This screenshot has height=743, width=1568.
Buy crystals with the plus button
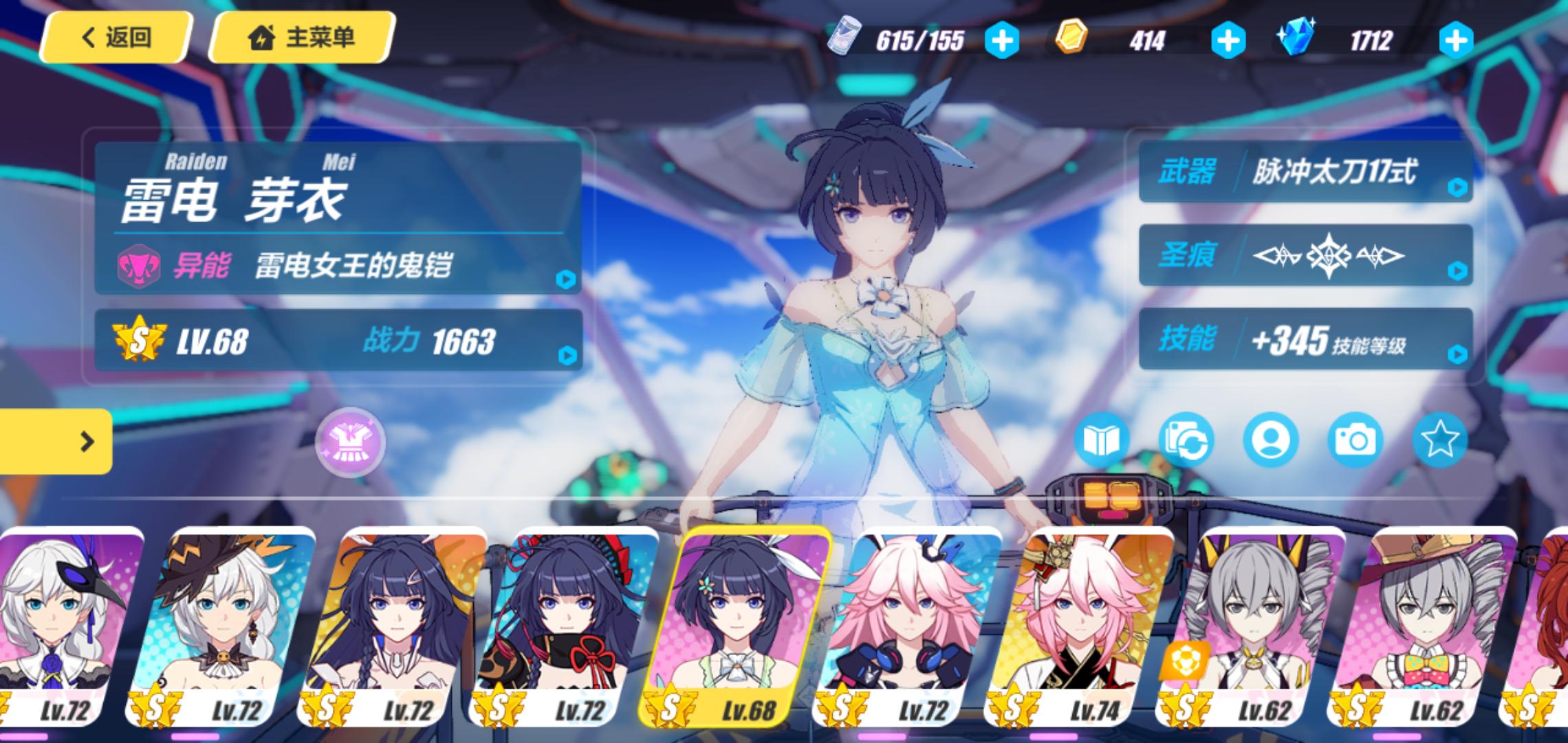point(1455,41)
